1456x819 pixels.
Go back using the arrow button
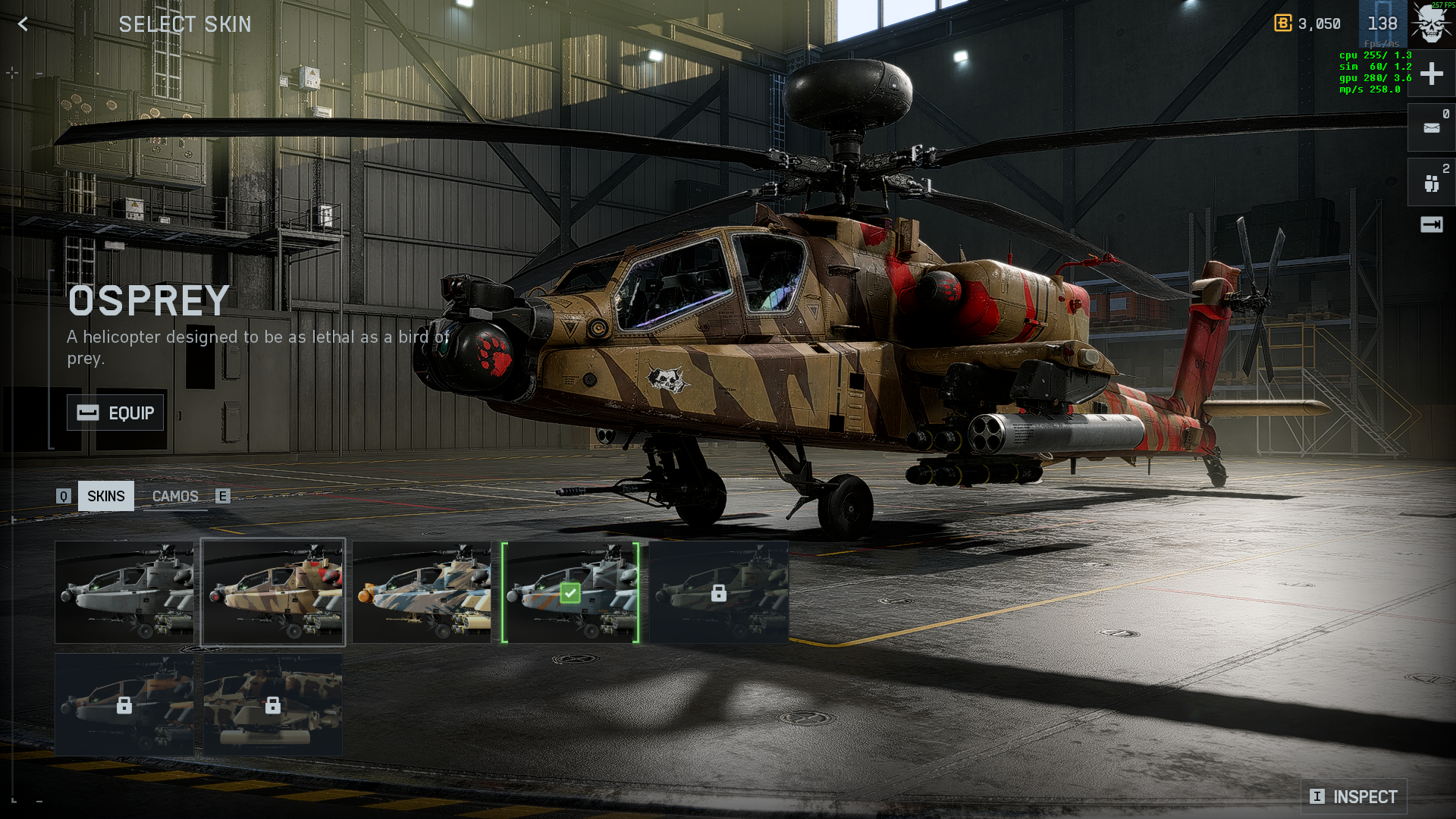coord(23,24)
